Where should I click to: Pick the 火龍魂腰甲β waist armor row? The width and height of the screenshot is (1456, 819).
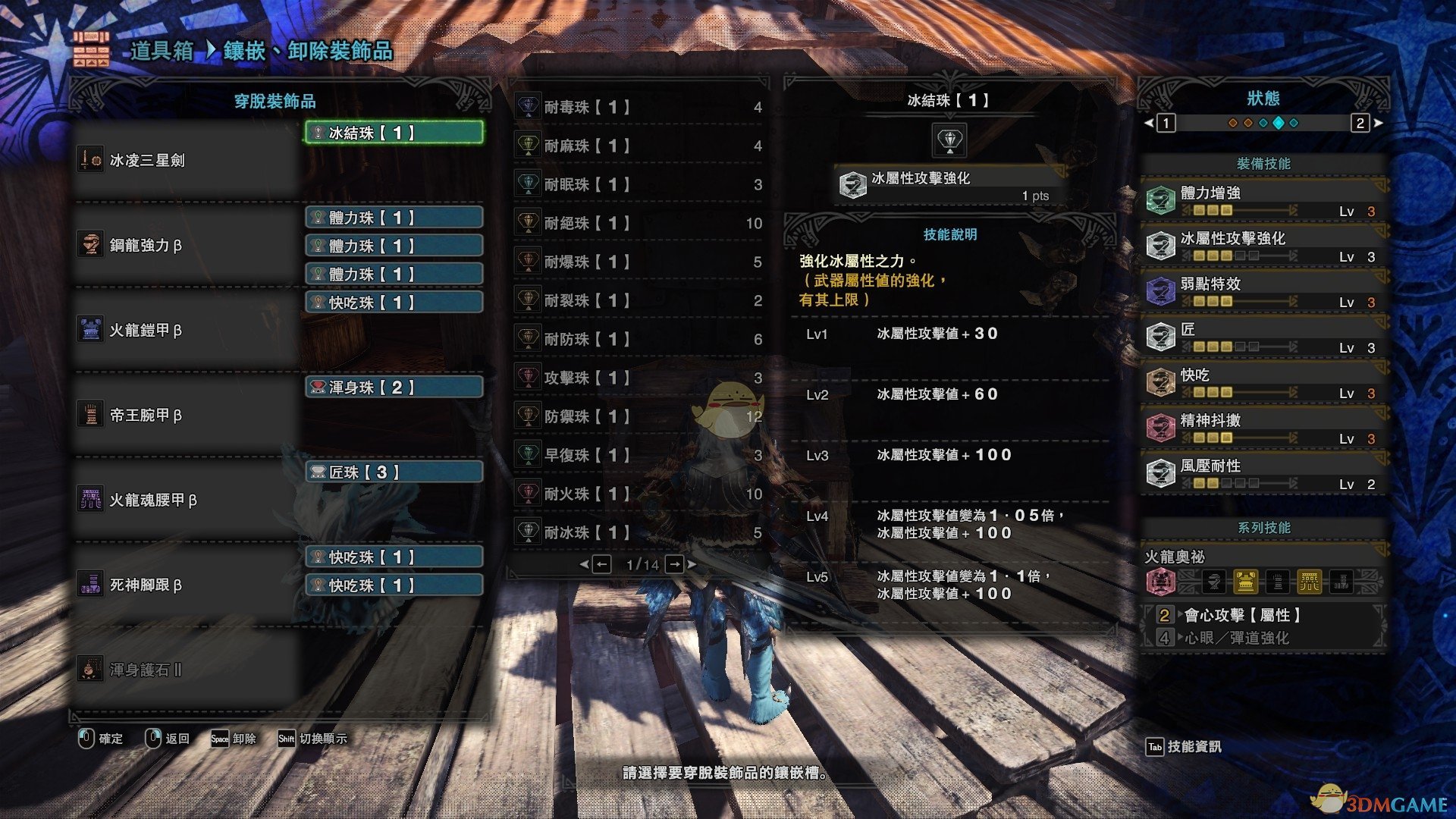pos(187,500)
